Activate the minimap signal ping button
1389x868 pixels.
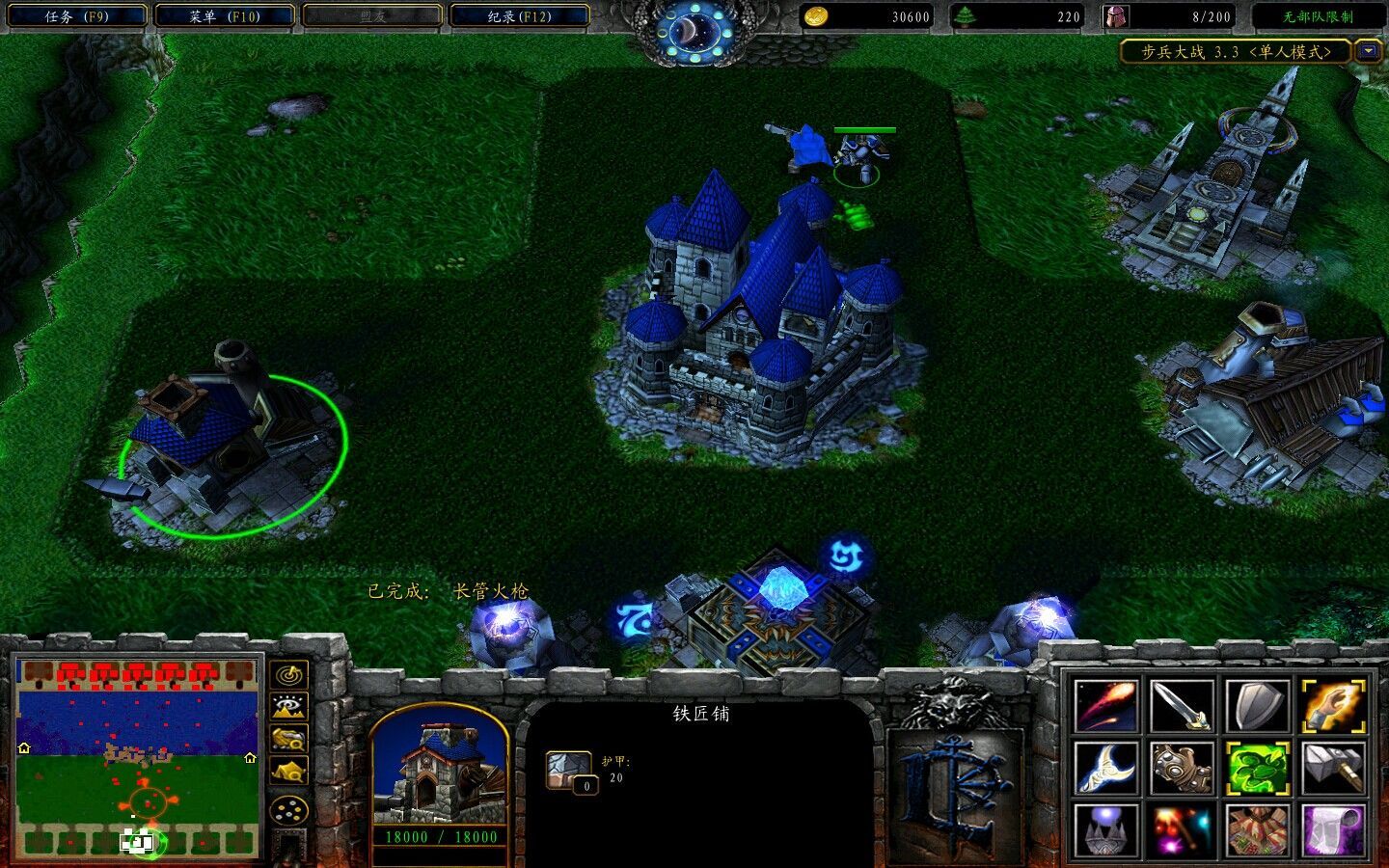289,675
